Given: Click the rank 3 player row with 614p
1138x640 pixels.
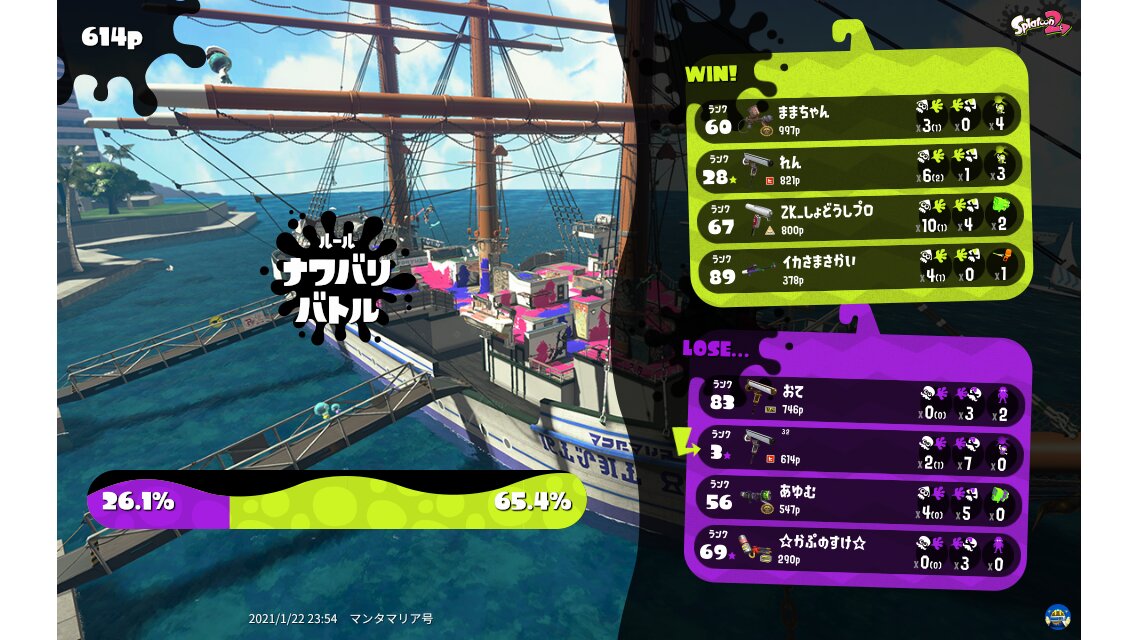Looking at the screenshot, I should click(x=862, y=449).
